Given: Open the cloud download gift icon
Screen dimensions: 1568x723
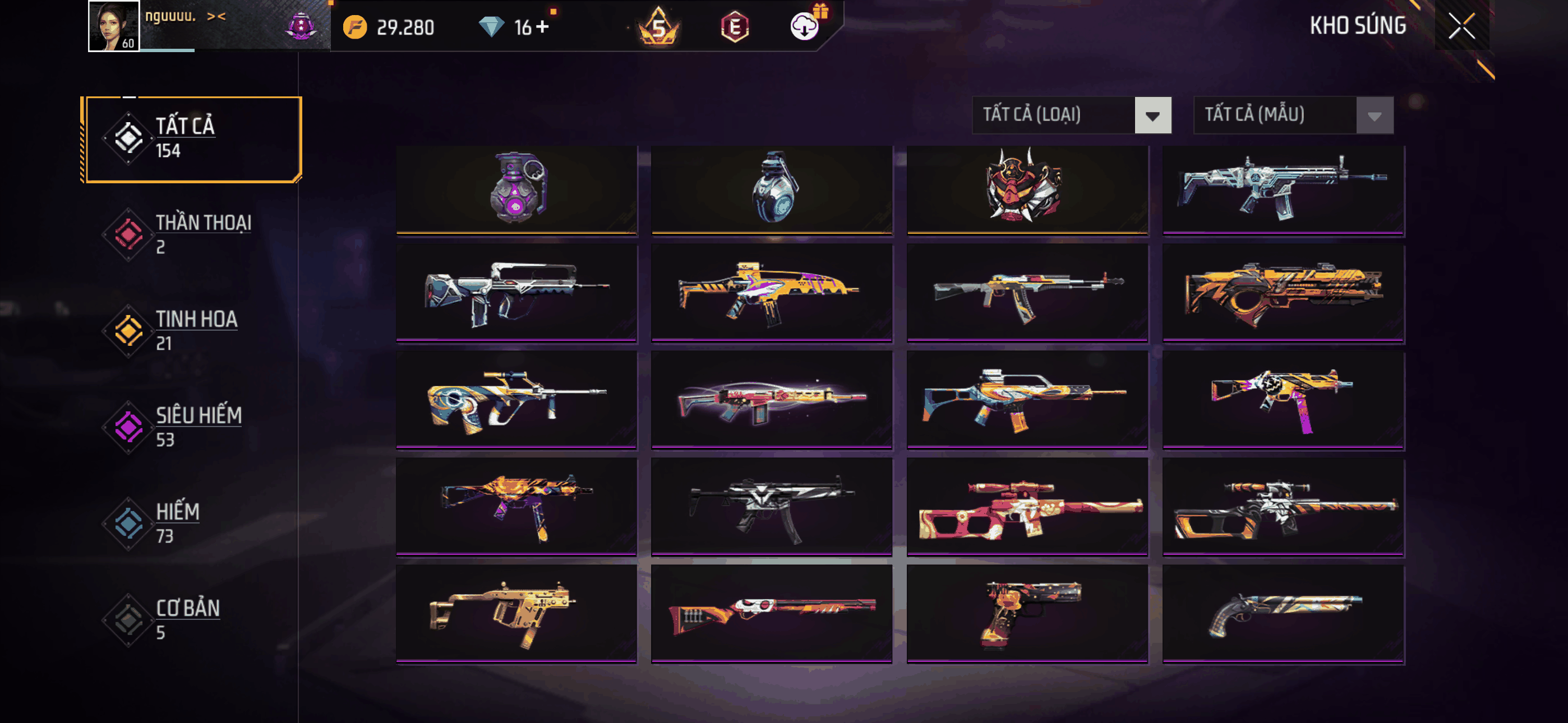Looking at the screenshot, I should coord(805,26).
